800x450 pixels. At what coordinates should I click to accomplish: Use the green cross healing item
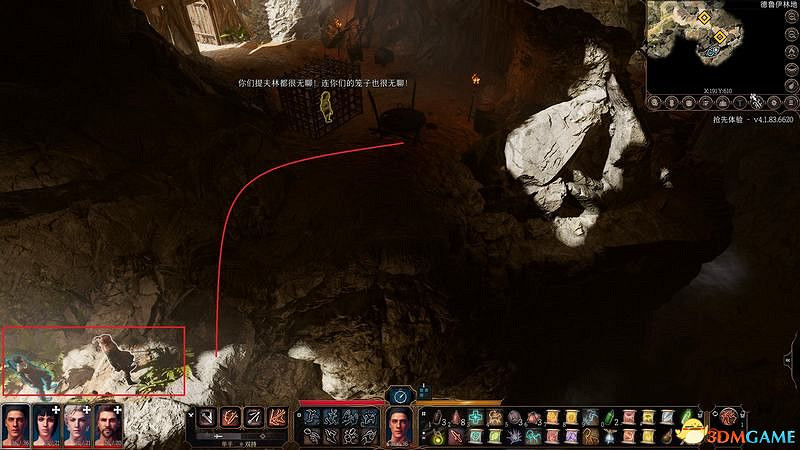tap(478, 417)
